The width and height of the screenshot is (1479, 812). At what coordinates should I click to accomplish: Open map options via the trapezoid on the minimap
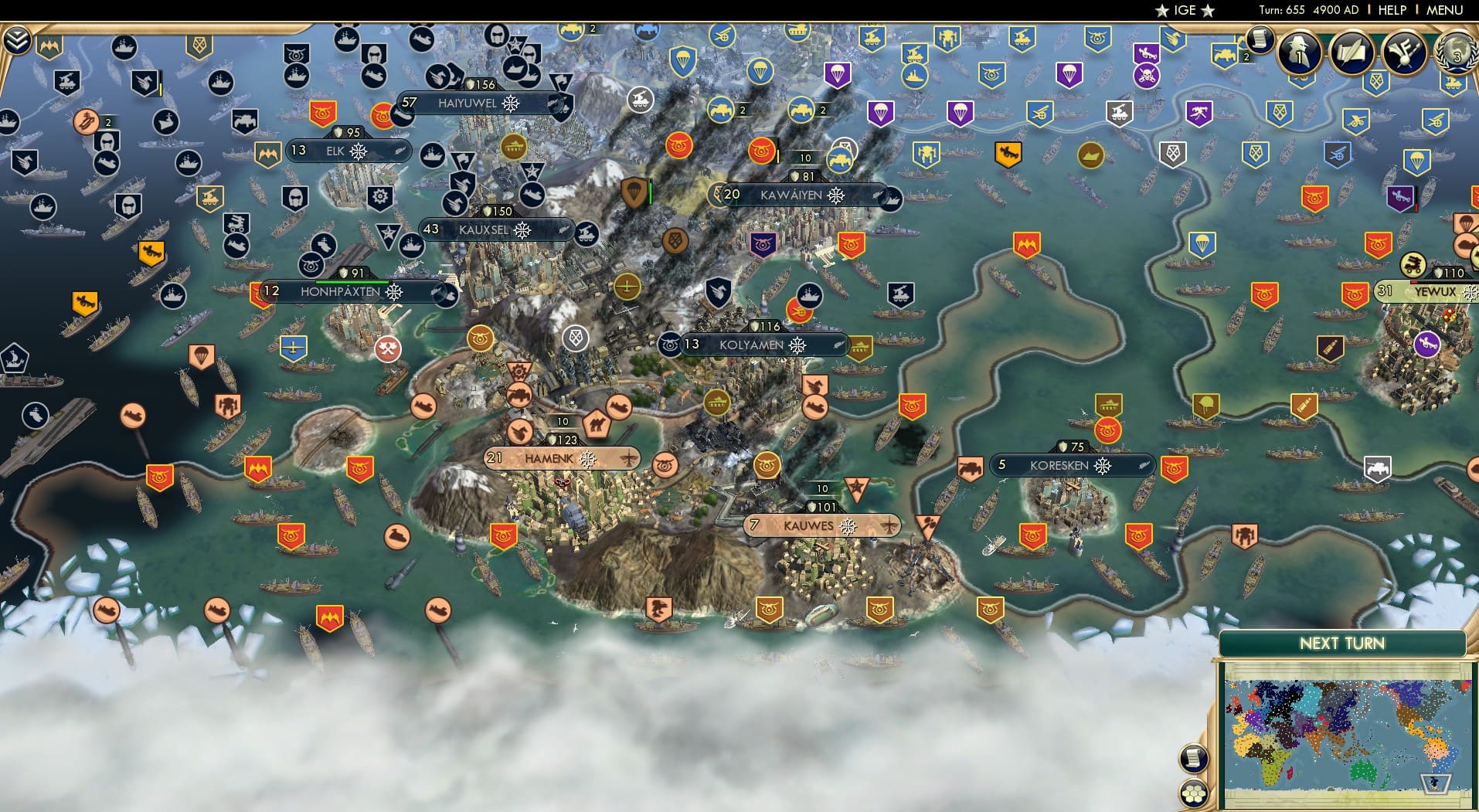[1434, 785]
